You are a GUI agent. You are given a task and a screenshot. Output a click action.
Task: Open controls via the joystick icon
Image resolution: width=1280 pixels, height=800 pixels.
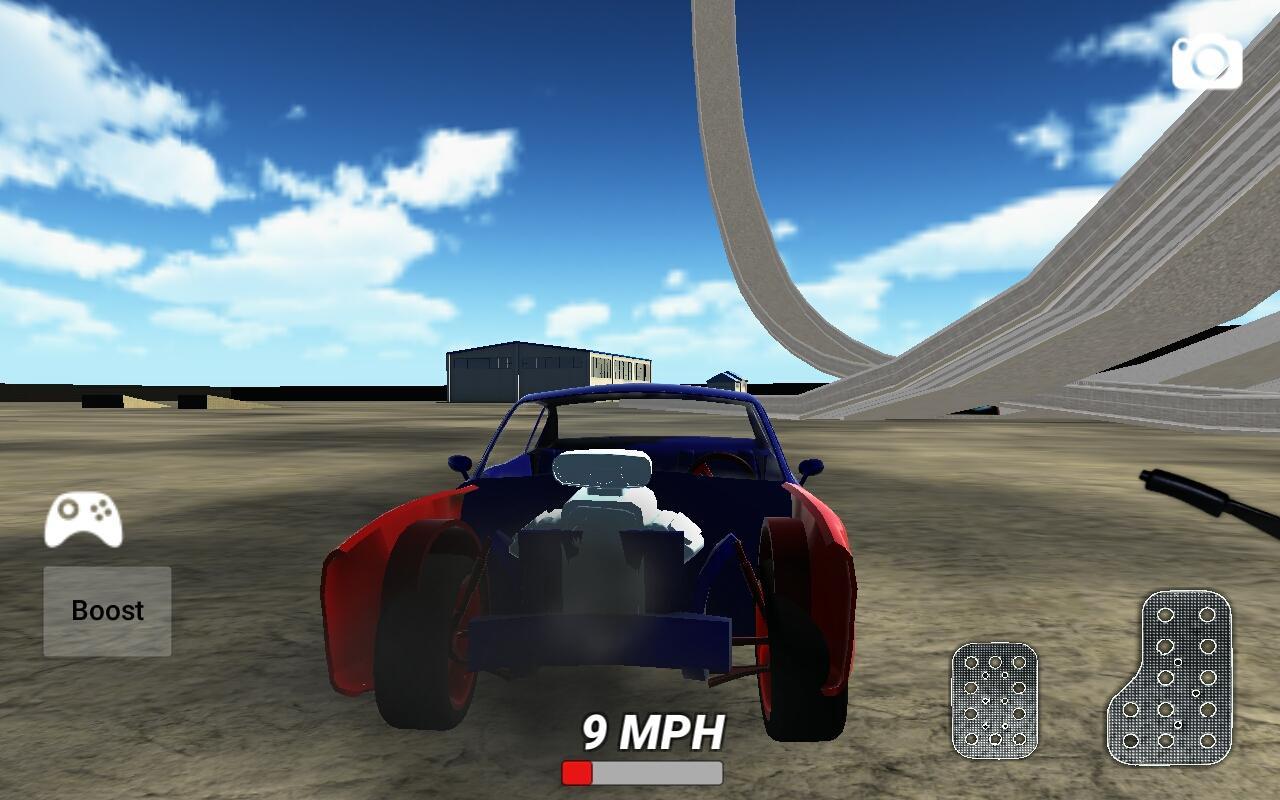click(x=84, y=521)
